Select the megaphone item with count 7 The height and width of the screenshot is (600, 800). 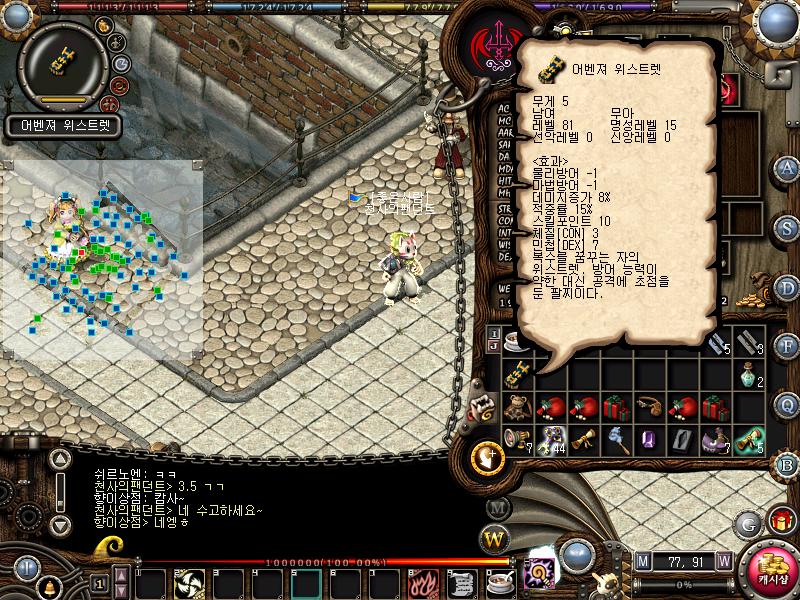click(517, 439)
